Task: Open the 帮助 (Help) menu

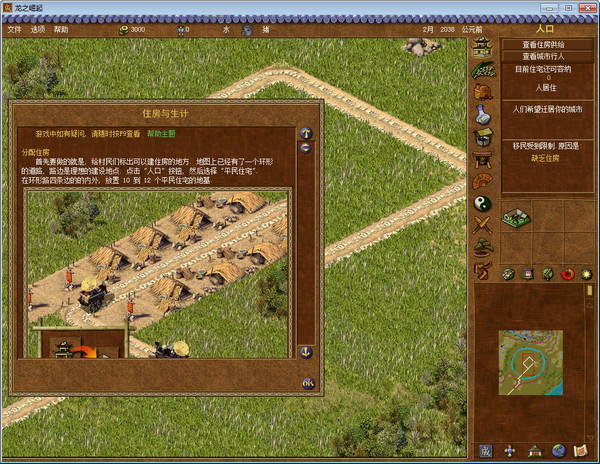Action: tap(62, 29)
